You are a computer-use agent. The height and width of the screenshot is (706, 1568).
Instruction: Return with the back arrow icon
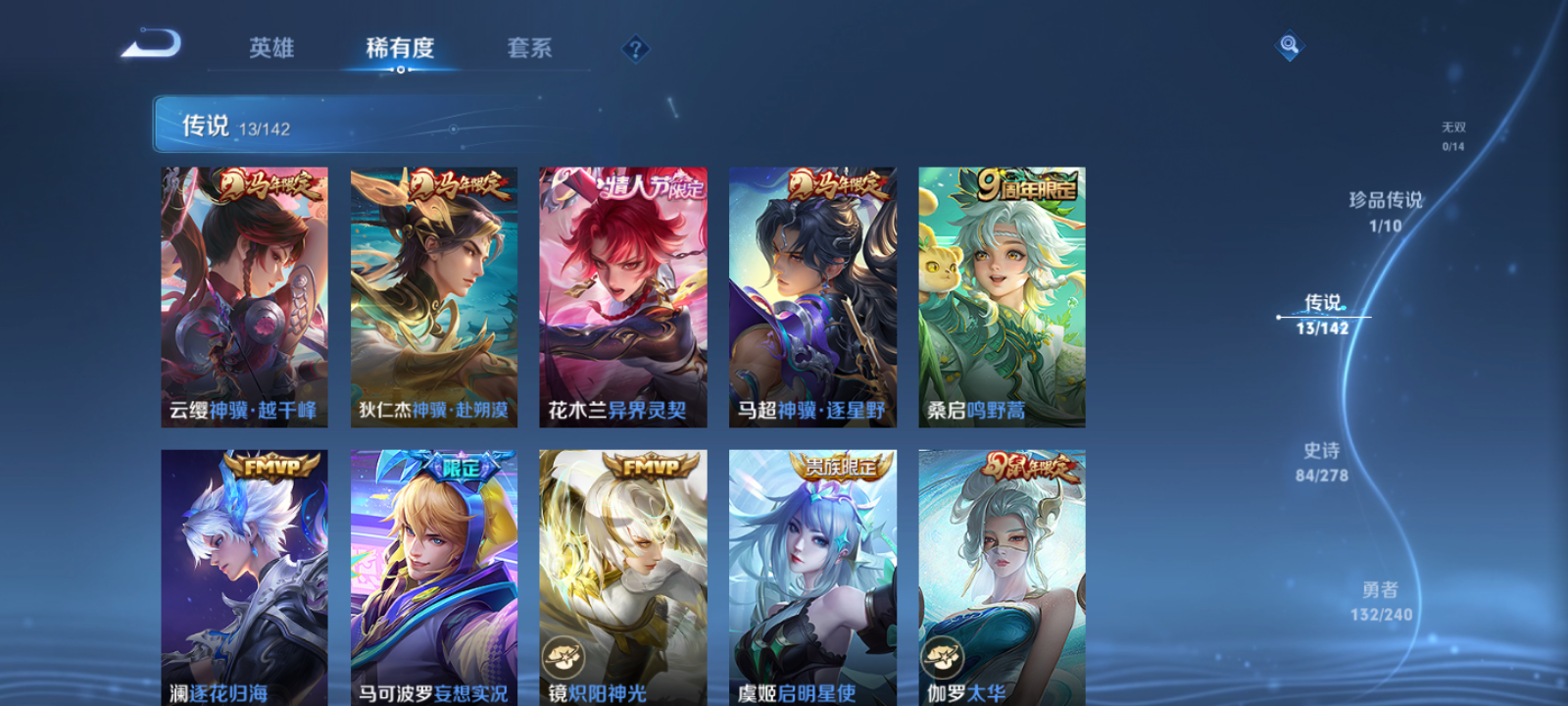(x=149, y=44)
